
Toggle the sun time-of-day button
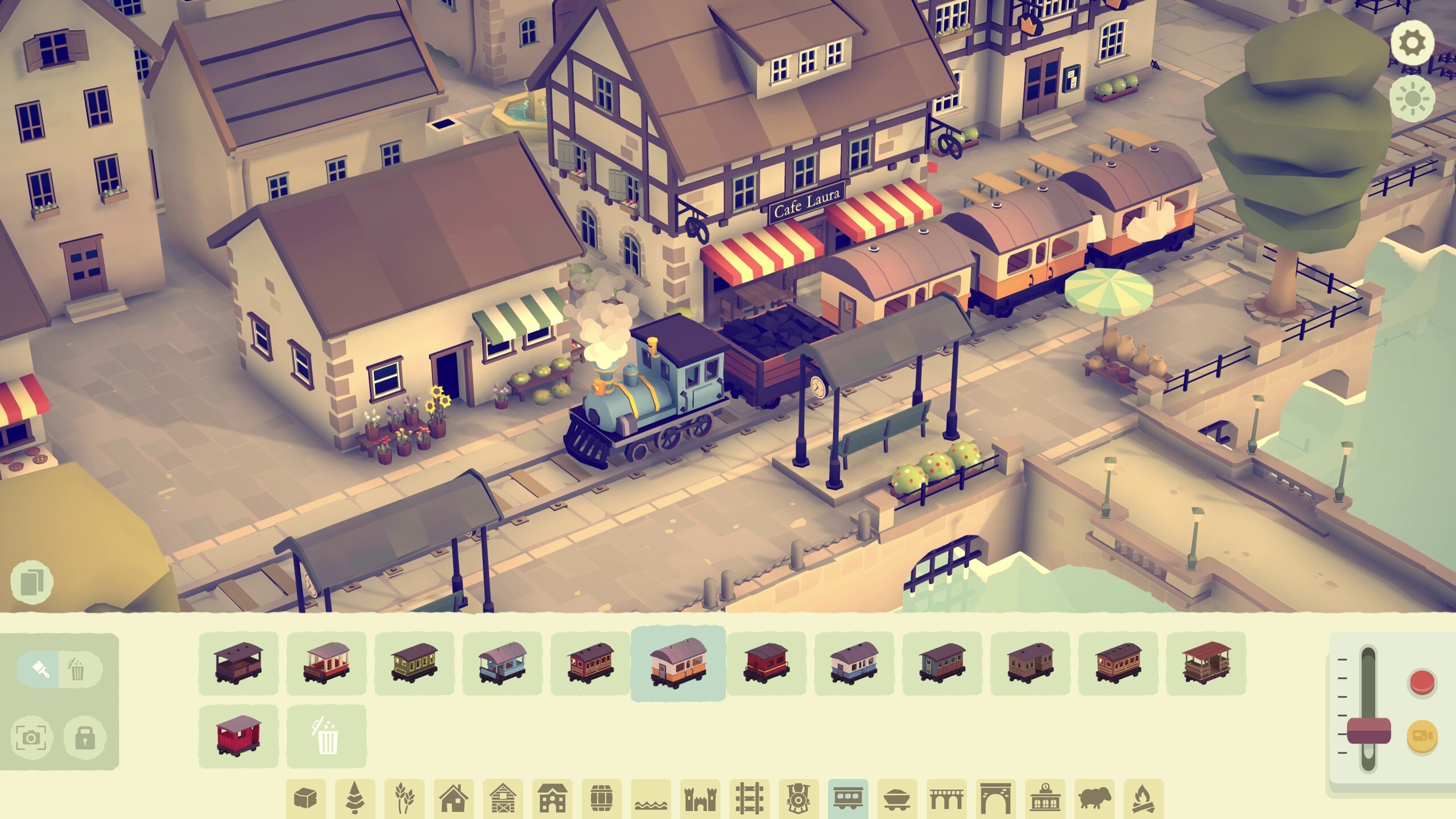[1412, 99]
